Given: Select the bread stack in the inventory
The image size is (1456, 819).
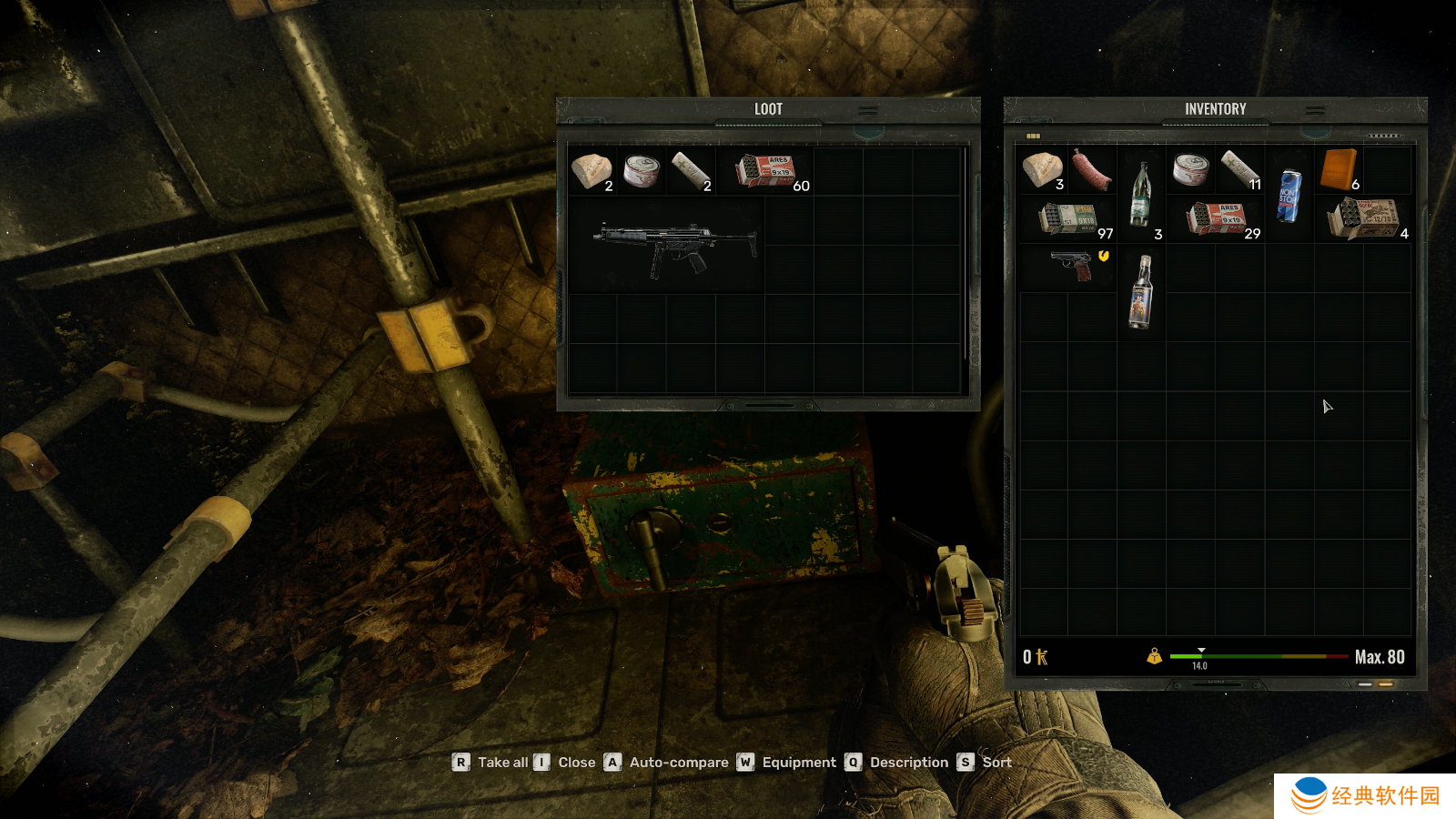Looking at the screenshot, I should 1043,170.
